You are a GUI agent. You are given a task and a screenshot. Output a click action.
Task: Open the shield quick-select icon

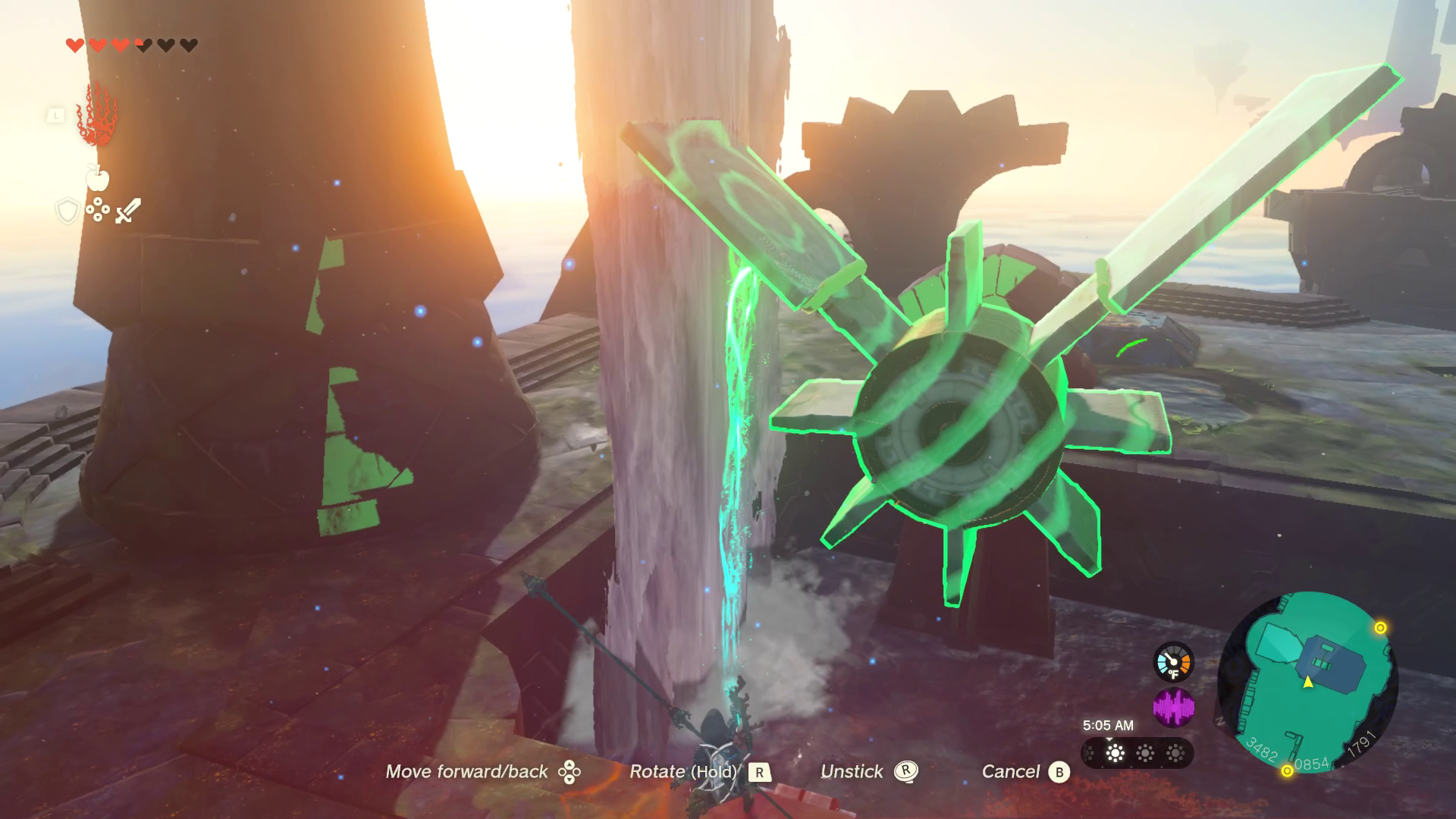pos(67,211)
